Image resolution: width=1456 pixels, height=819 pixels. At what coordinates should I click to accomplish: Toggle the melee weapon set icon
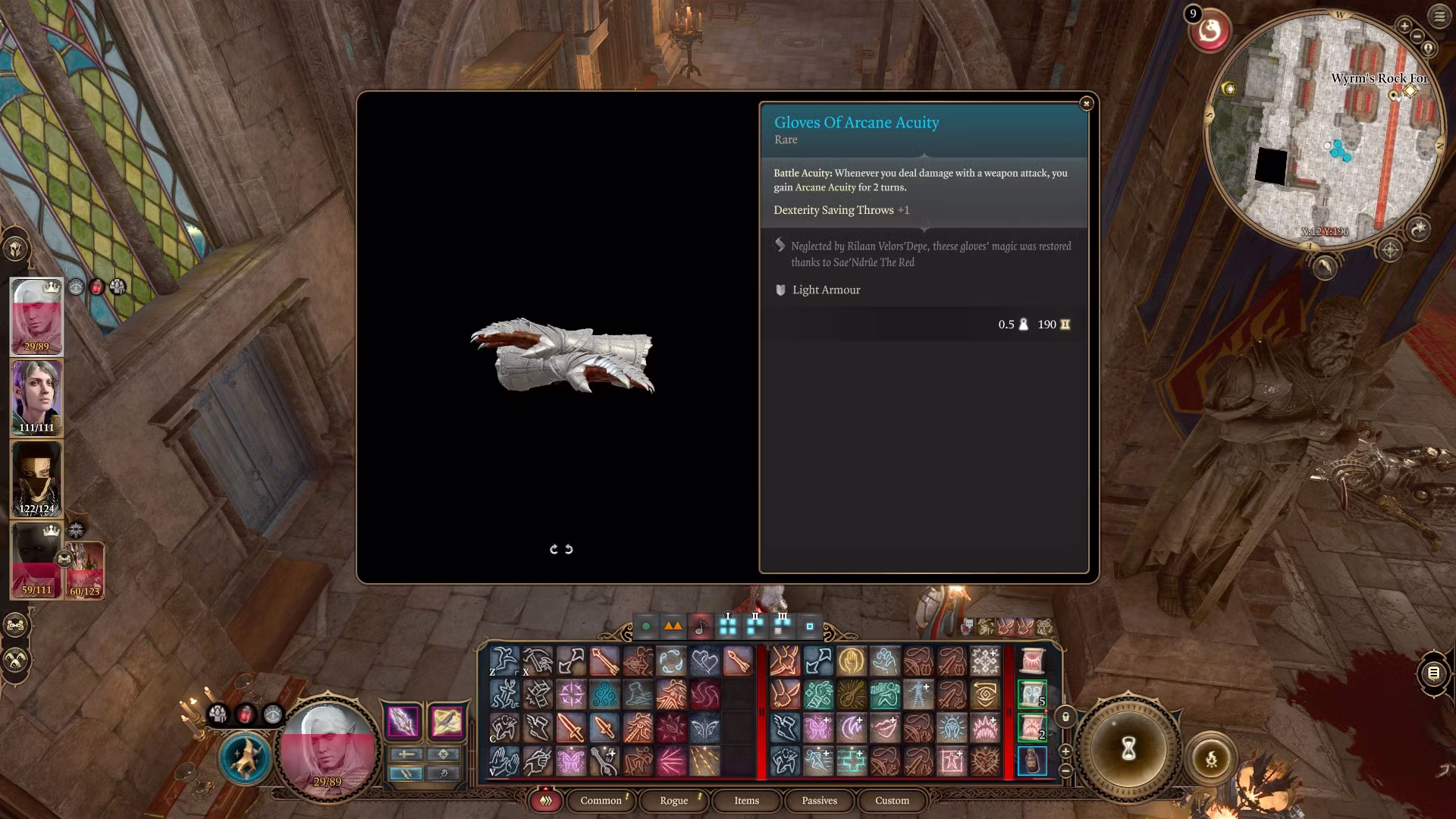point(403,721)
